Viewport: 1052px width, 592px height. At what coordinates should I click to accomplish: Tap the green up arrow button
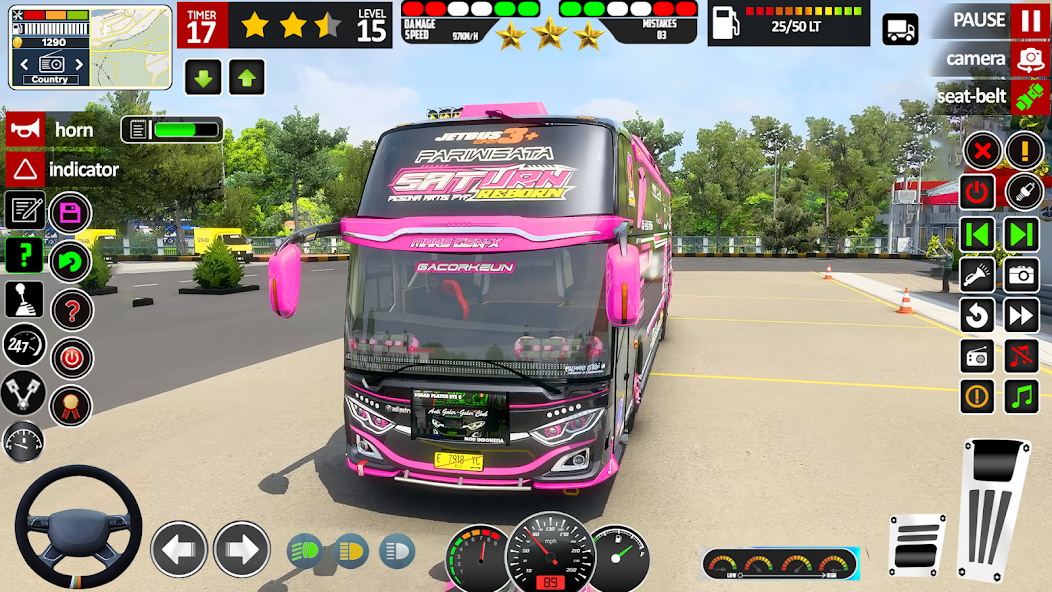247,76
